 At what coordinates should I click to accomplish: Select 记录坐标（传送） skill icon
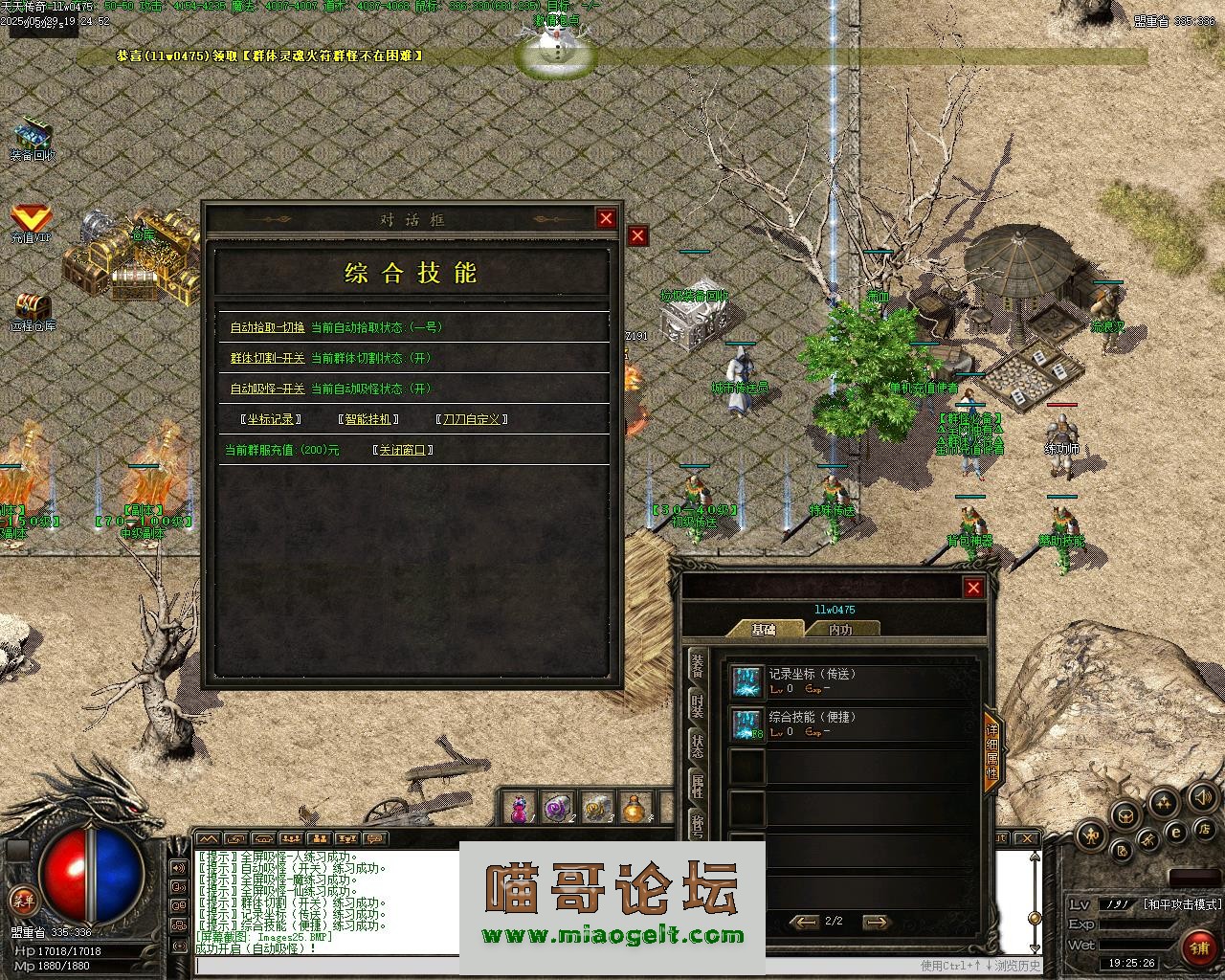pos(746,681)
